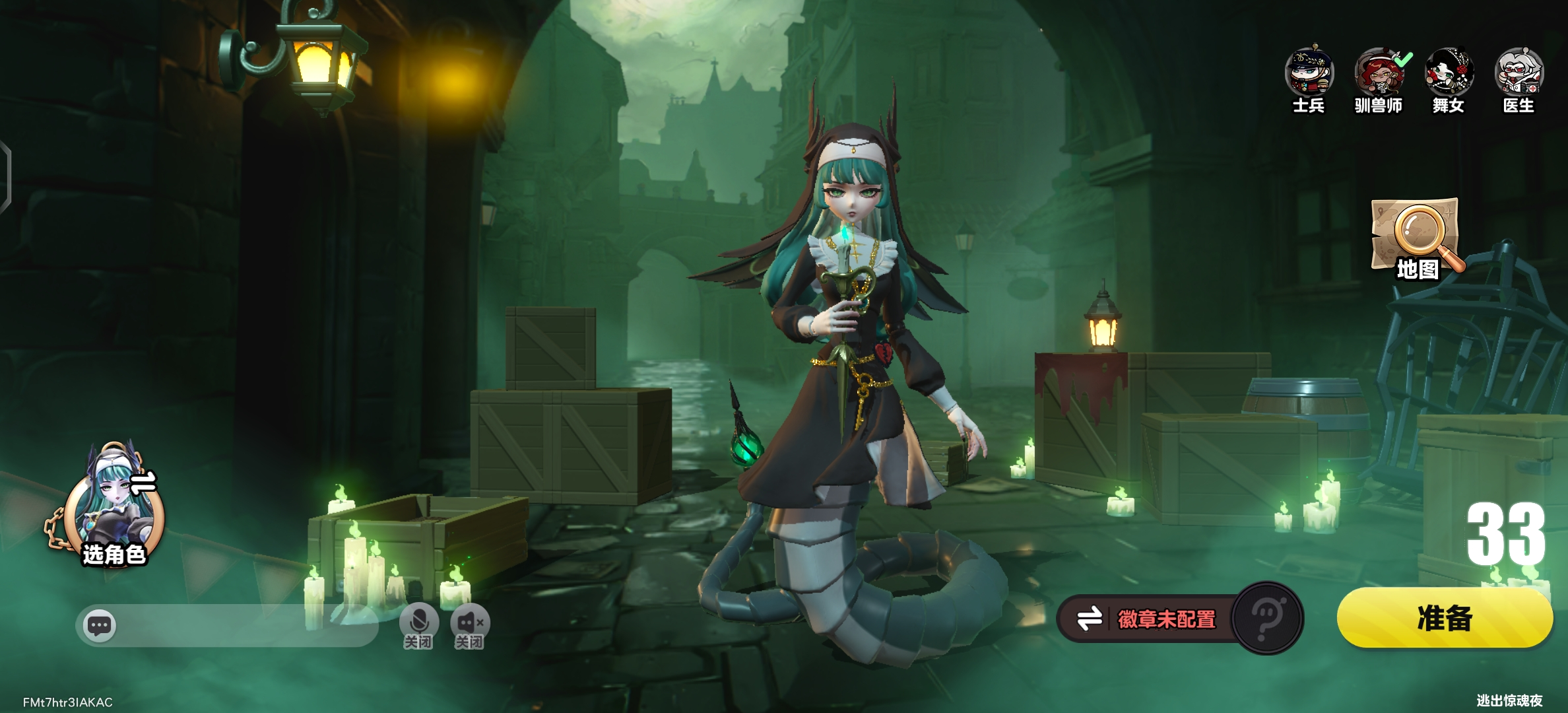Open the 选角色 character selection

point(114,510)
